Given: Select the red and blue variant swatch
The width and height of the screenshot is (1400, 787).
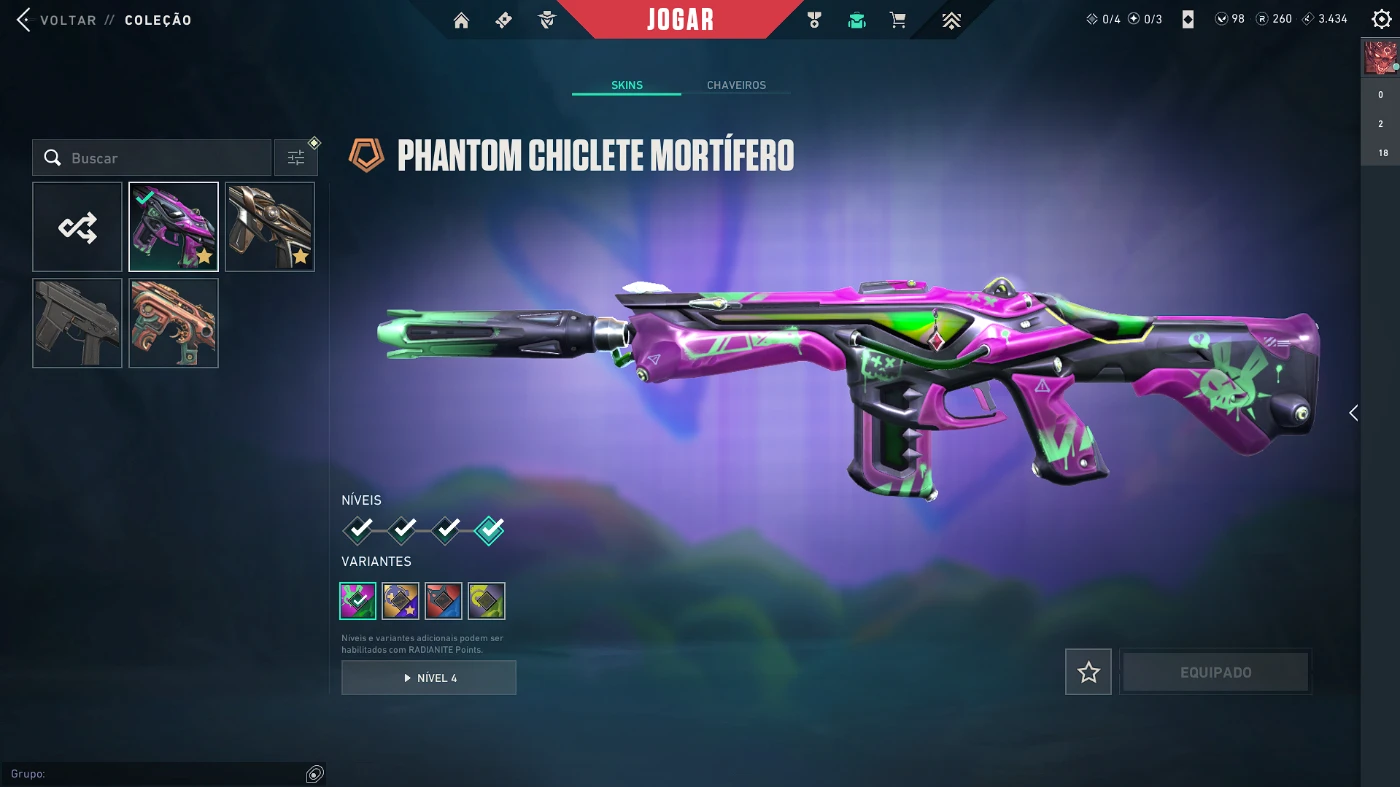Looking at the screenshot, I should click(444, 601).
